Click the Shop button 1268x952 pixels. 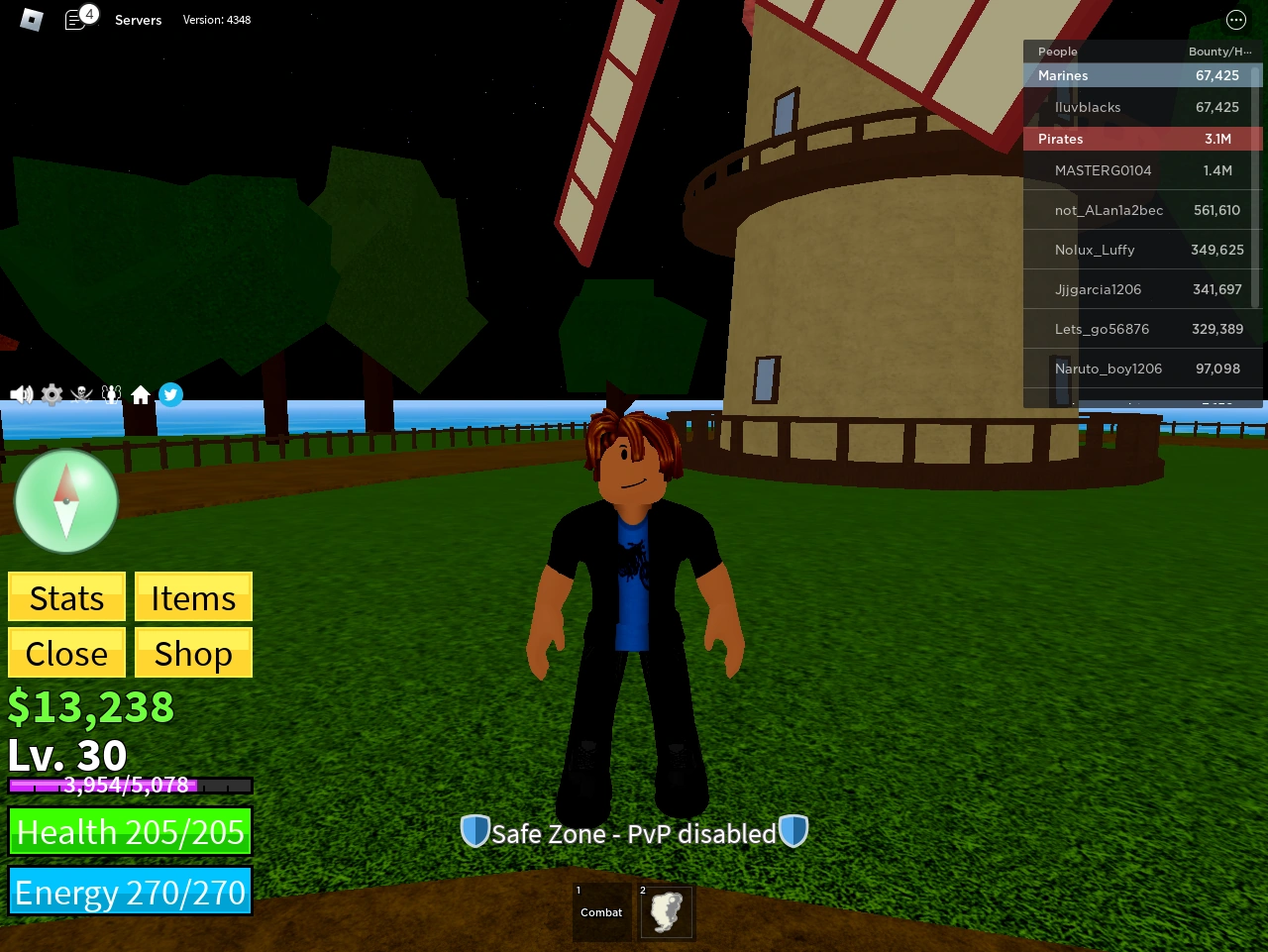point(193,653)
